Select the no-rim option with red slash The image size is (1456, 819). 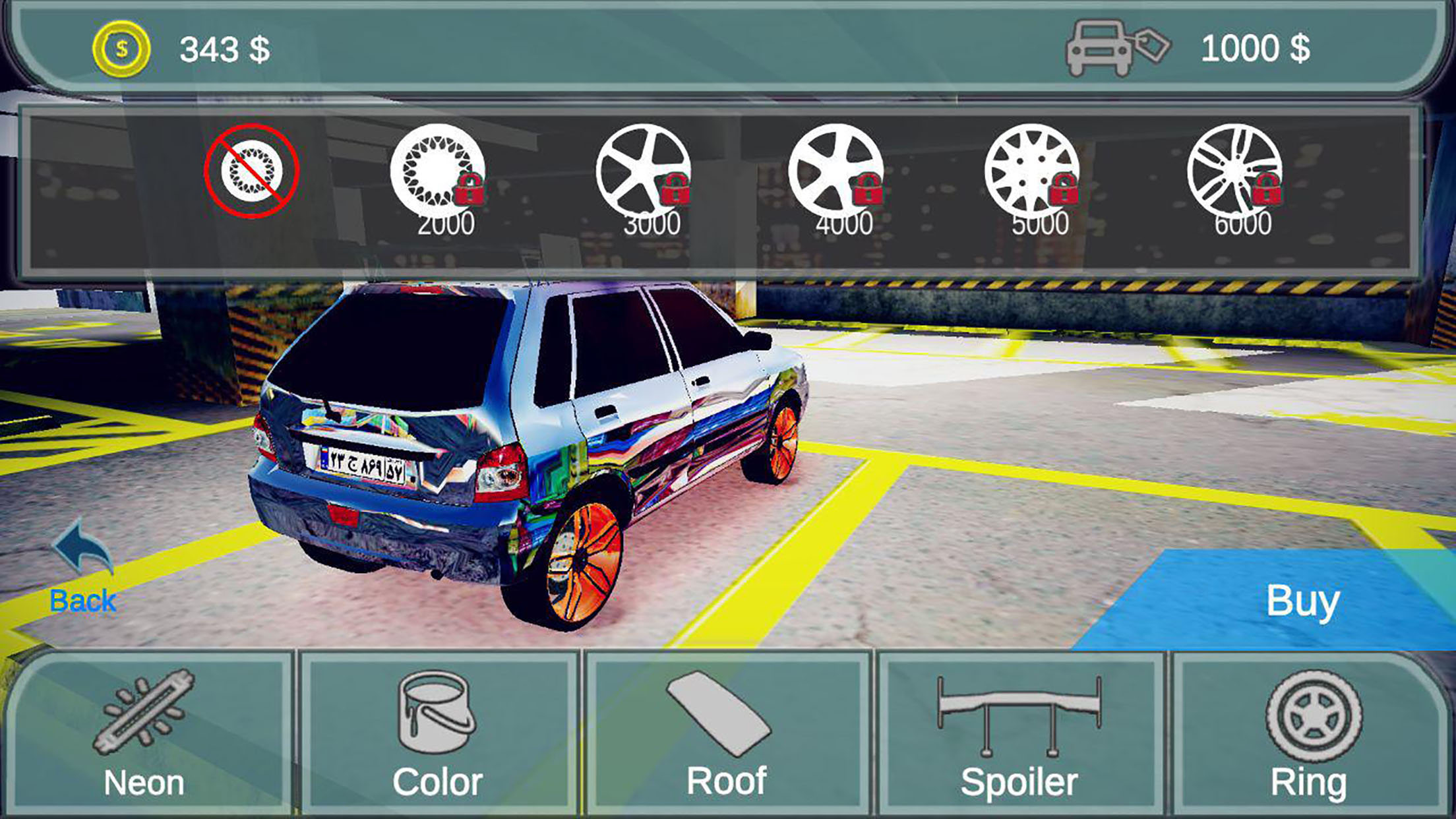click(x=251, y=171)
